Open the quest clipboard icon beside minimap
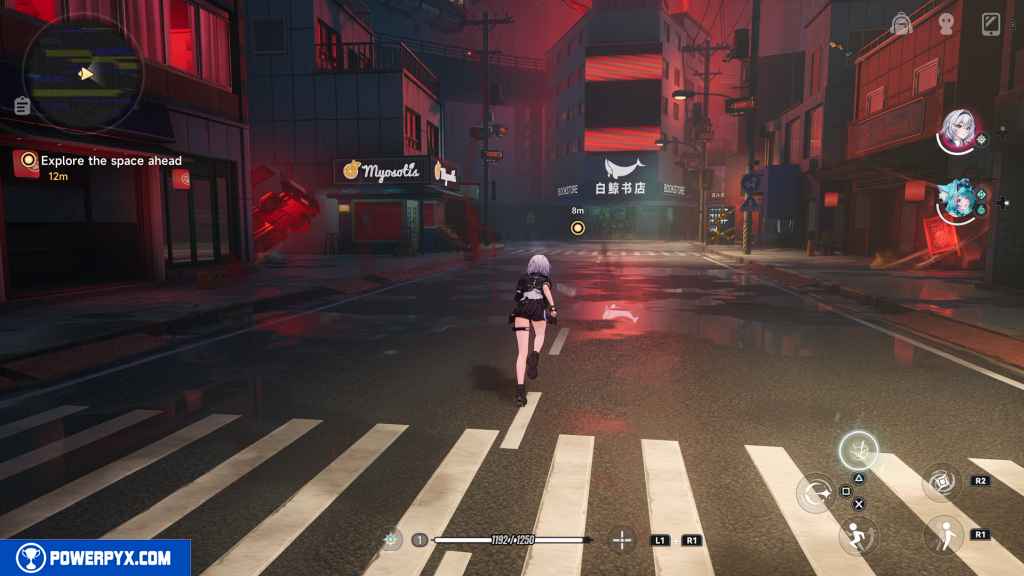Screen dimensions: 1024x576 [22, 105]
